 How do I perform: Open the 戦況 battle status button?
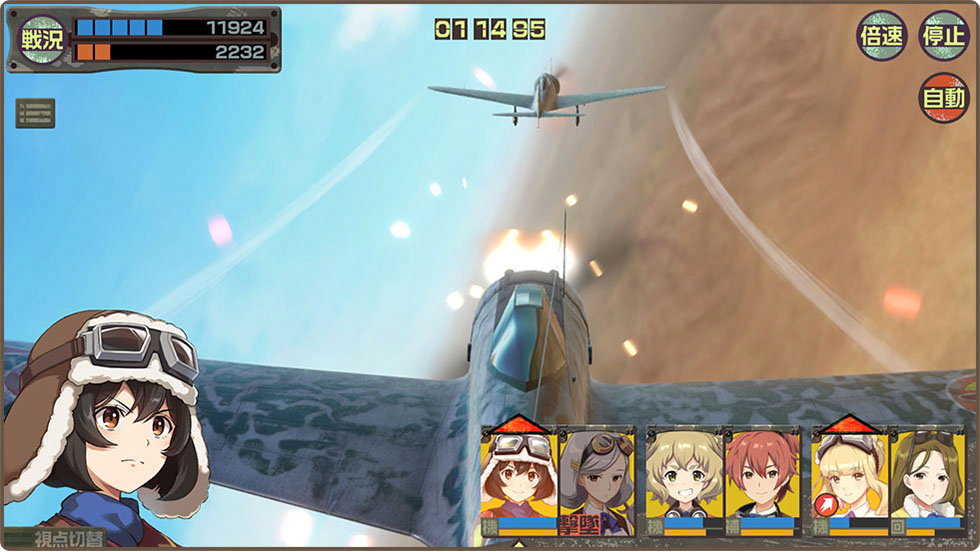coord(42,39)
